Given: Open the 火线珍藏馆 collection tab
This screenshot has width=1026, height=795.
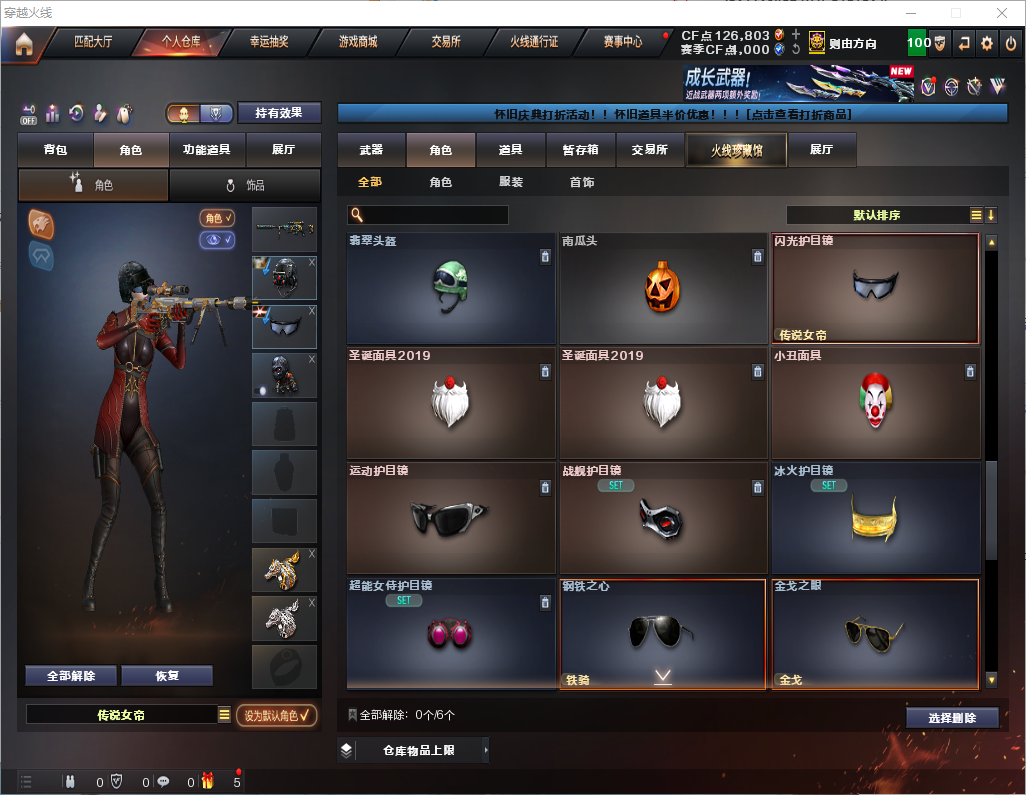Looking at the screenshot, I should point(735,150).
